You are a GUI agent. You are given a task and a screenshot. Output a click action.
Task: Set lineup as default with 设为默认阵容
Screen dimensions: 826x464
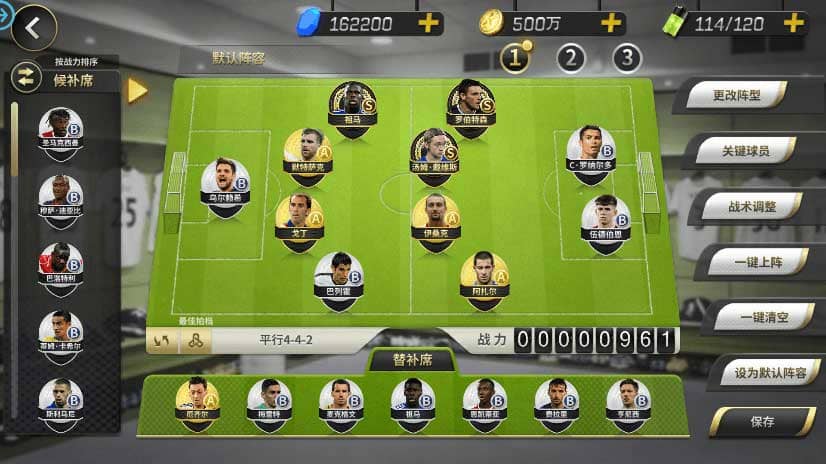(769, 373)
